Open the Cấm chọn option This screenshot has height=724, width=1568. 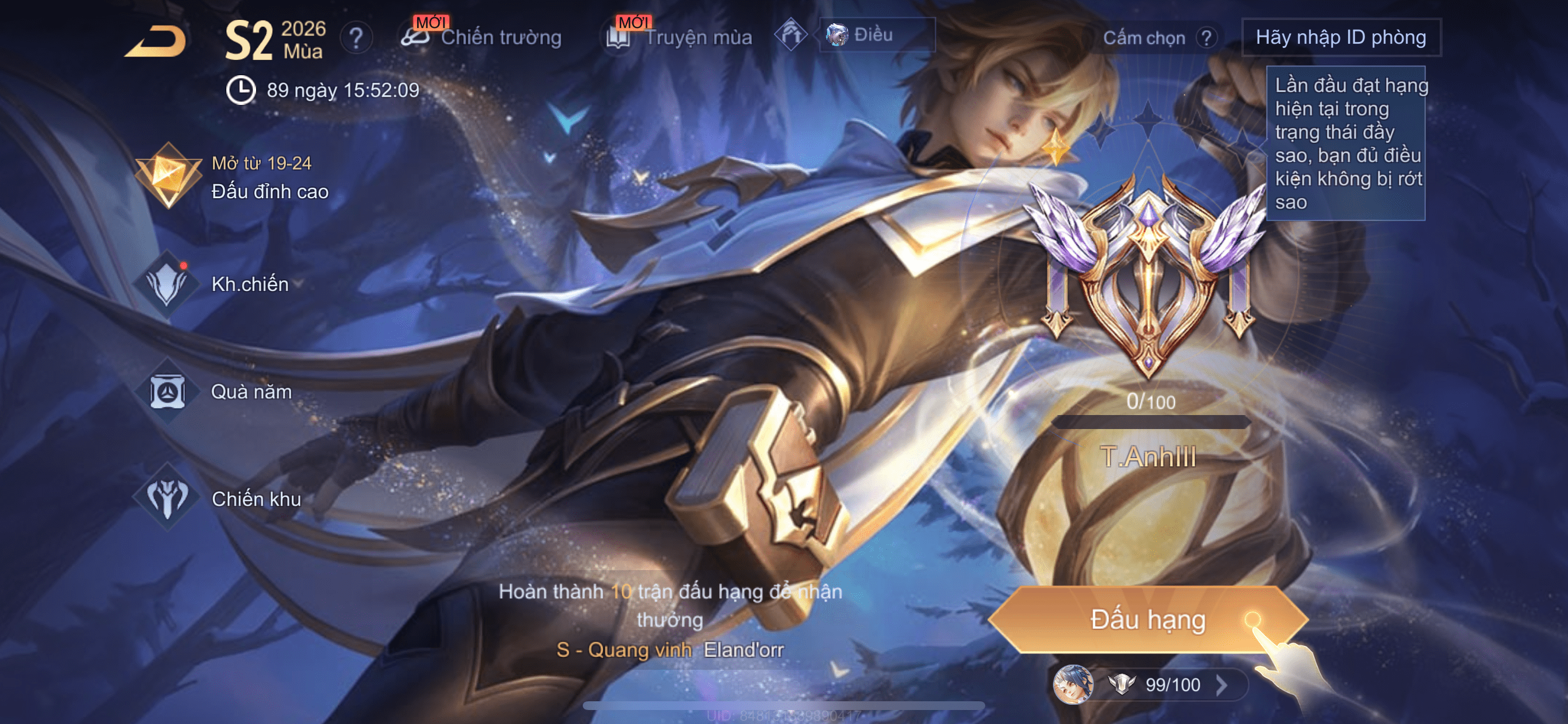[x=1144, y=38]
